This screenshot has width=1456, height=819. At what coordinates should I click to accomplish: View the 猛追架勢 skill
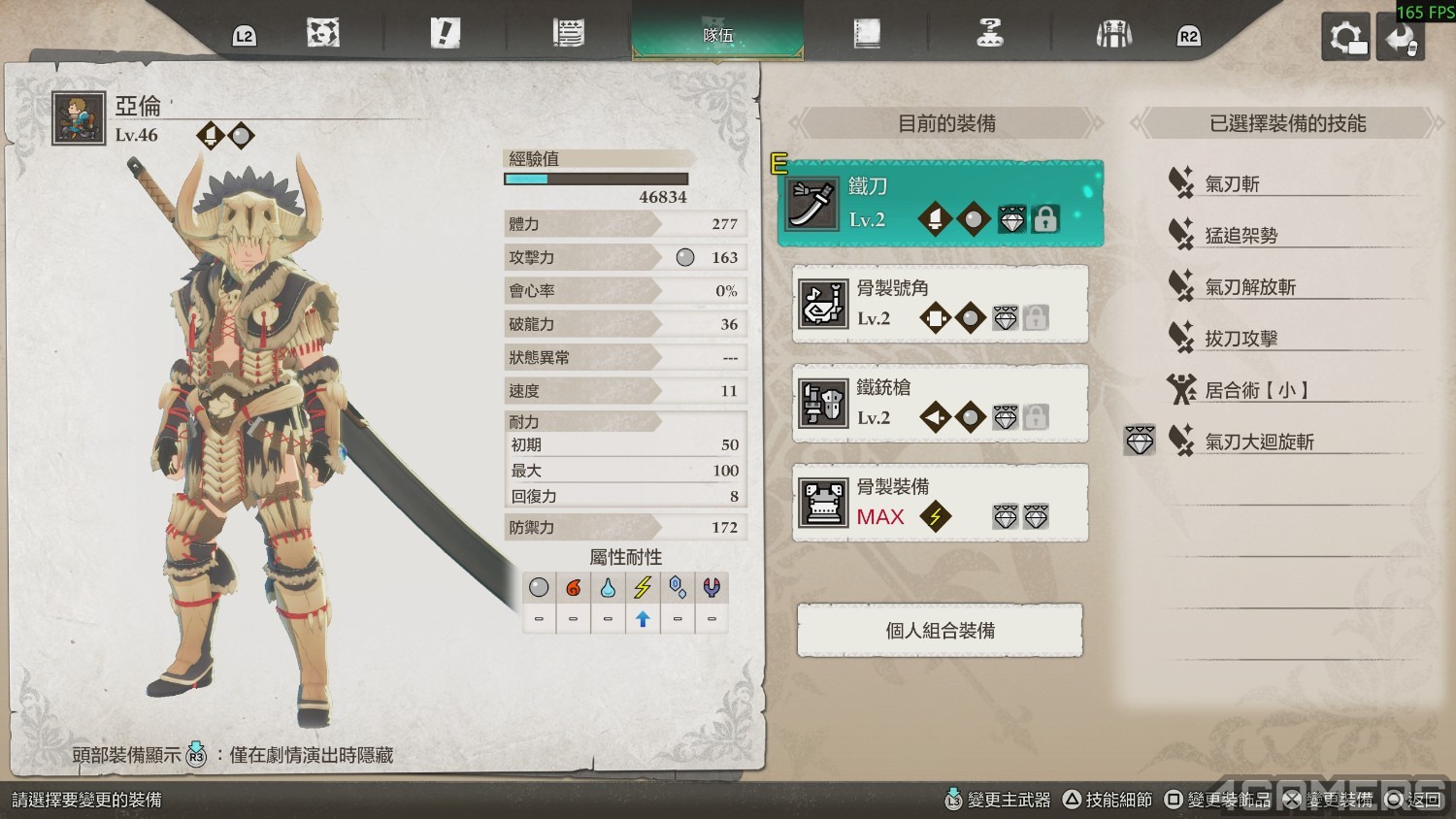coord(1241,235)
